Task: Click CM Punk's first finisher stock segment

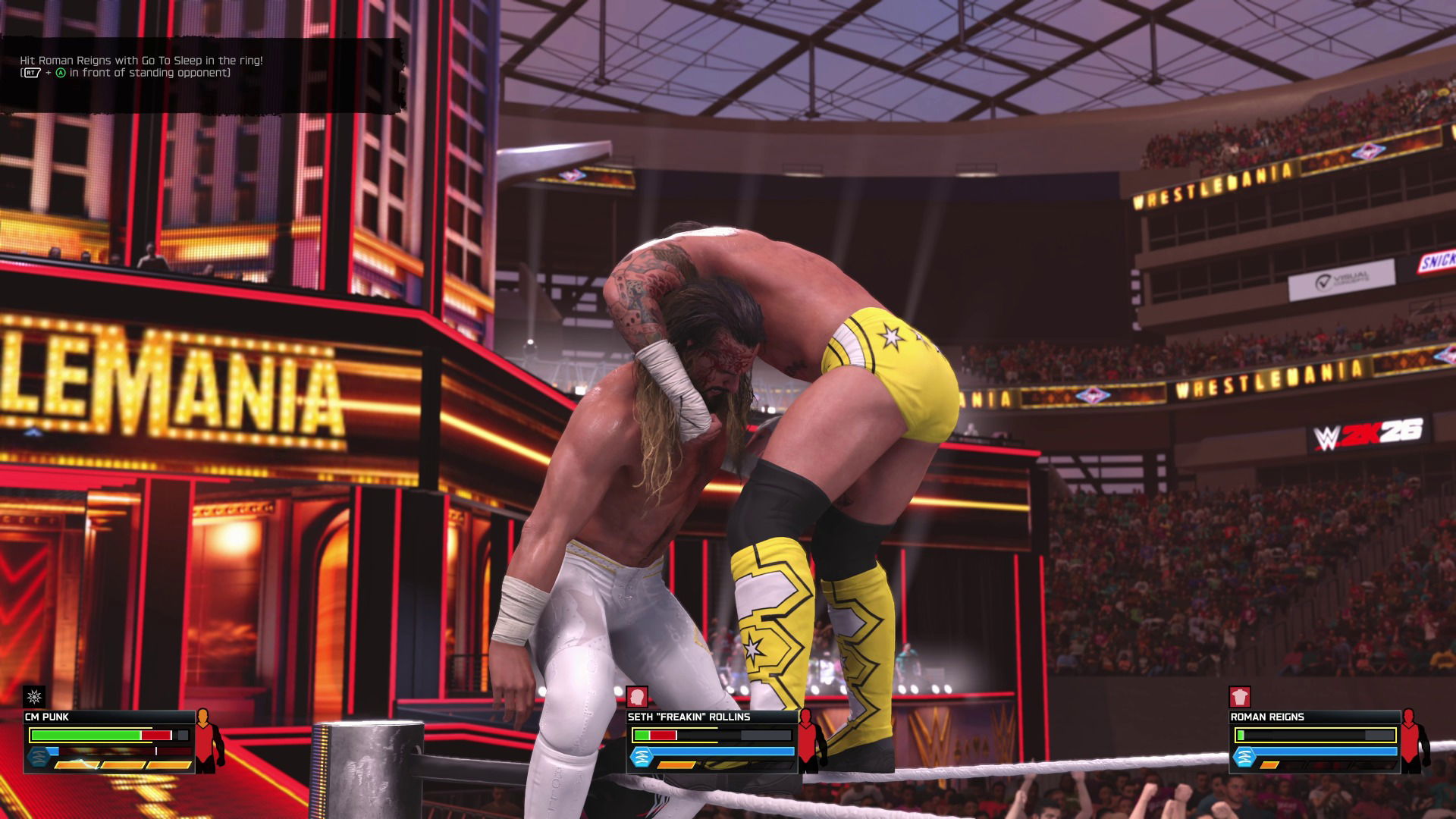Action: click(77, 764)
